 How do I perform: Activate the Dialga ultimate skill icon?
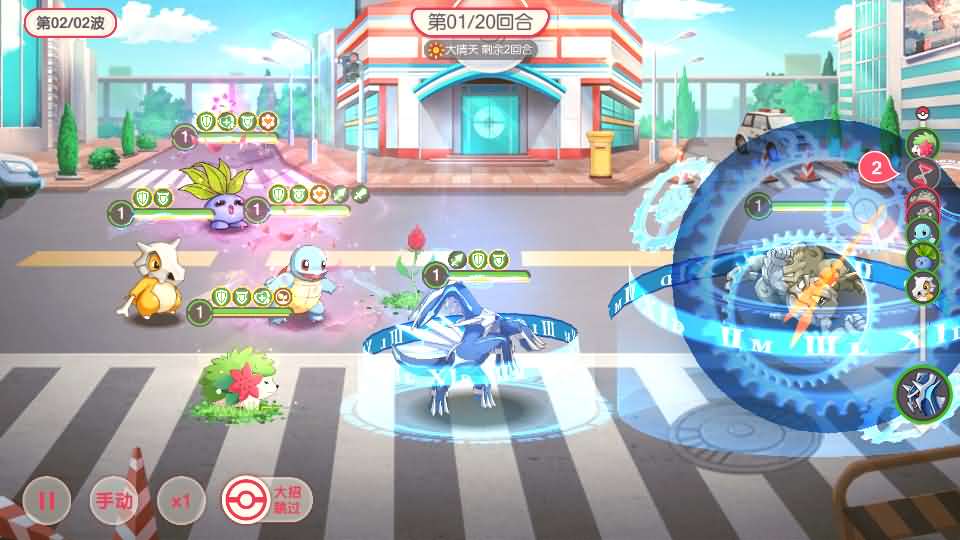921,392
